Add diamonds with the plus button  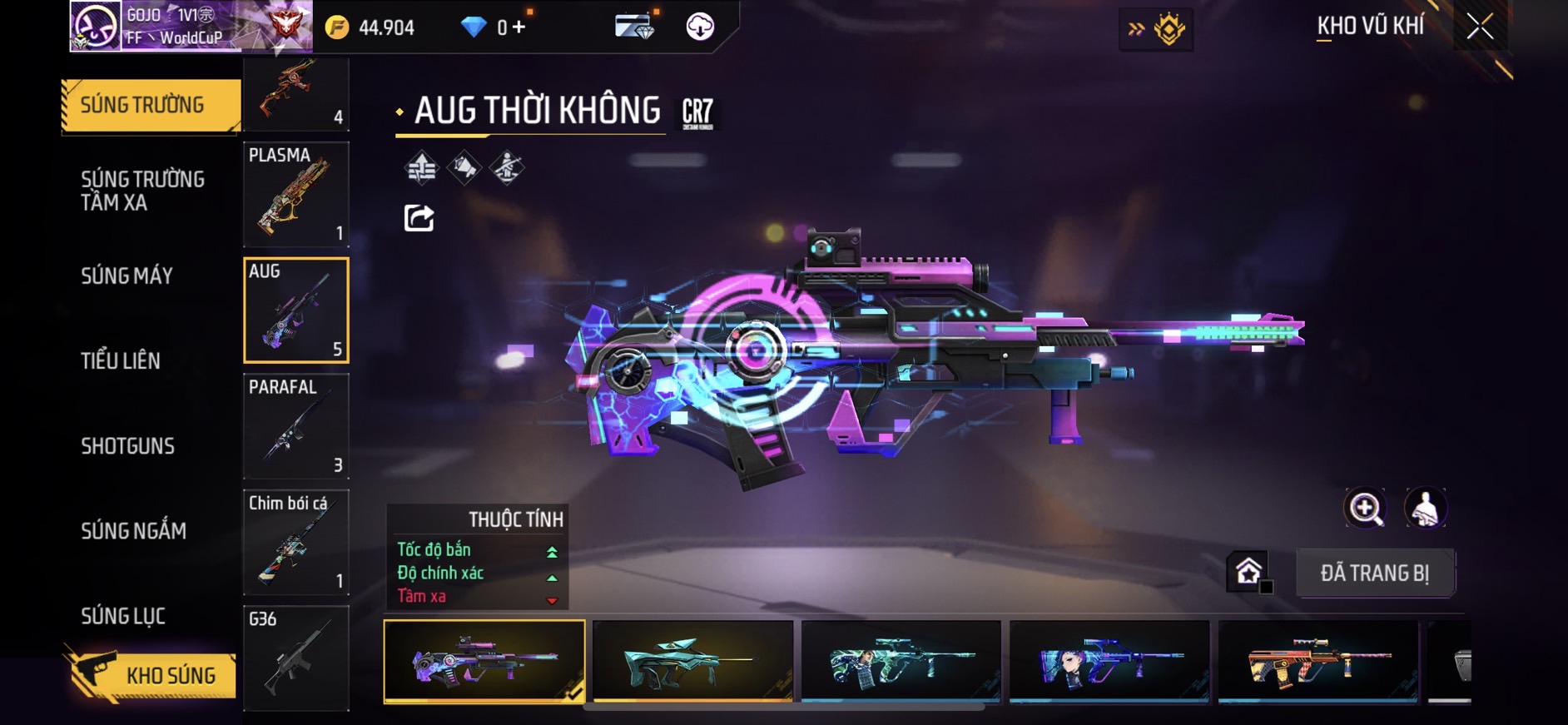pos(519,27)
